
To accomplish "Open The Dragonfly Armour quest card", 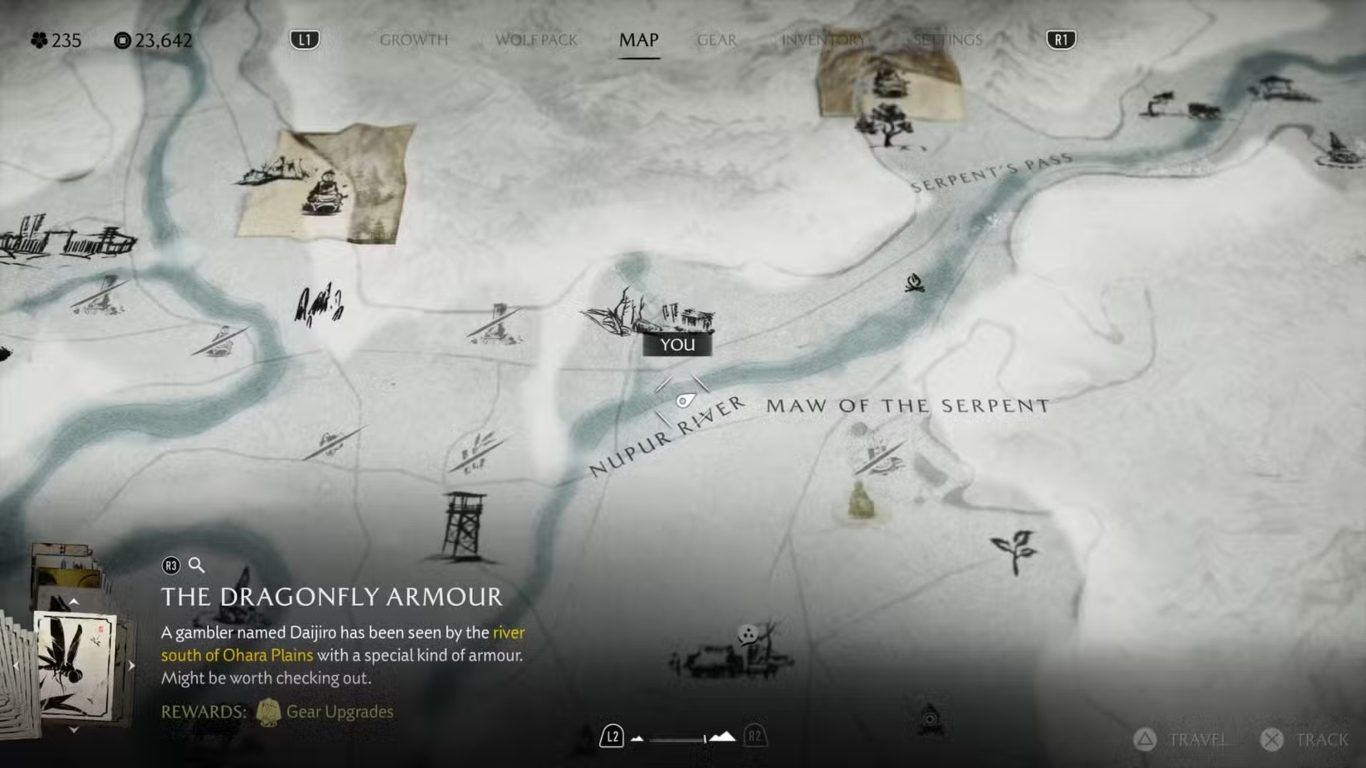I will pos(74,664).
